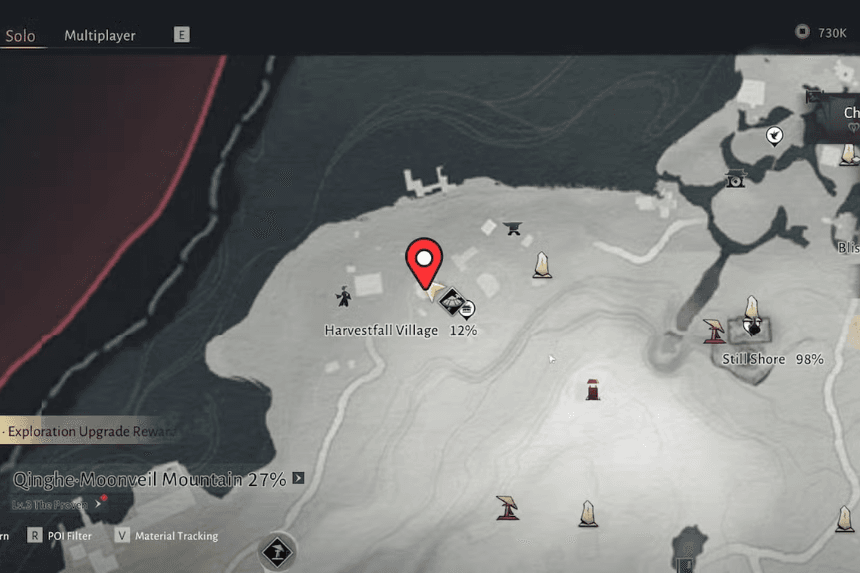Click the drum icon map marker
This screenshot has height=573, width=860.
tap(736, 180)
